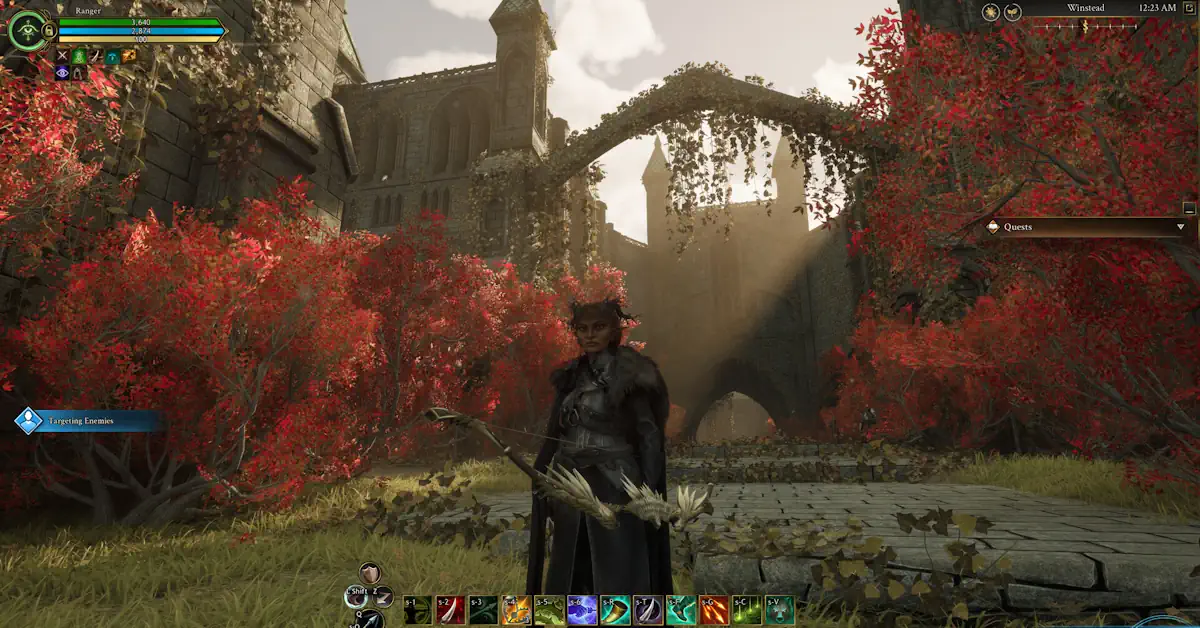Toggle the padlock icon beside the portrait
Image resolution: width=1200 pixels, height=628 pixels.
(49, 31)
